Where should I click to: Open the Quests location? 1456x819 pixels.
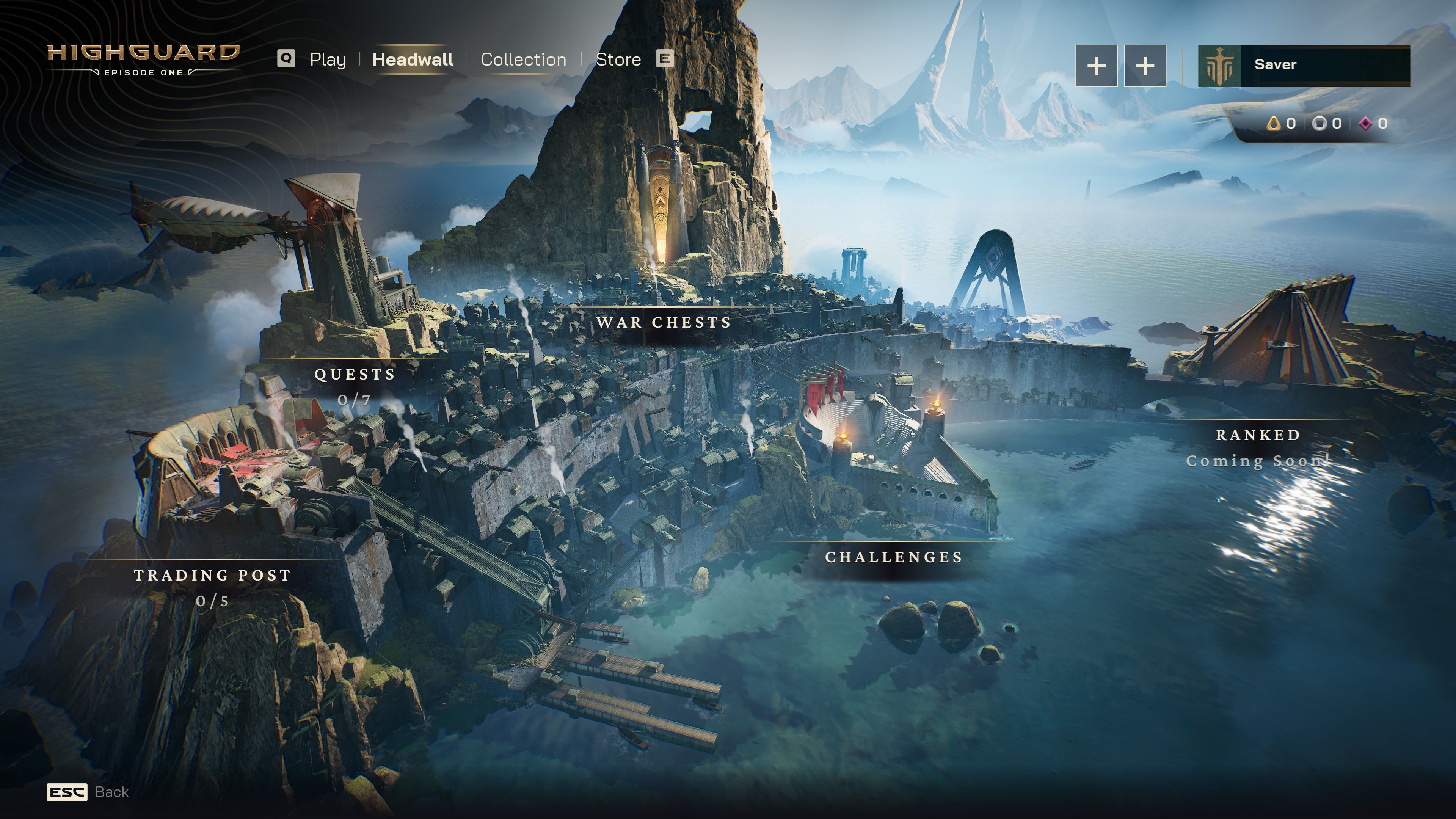[x=355, y=375]
